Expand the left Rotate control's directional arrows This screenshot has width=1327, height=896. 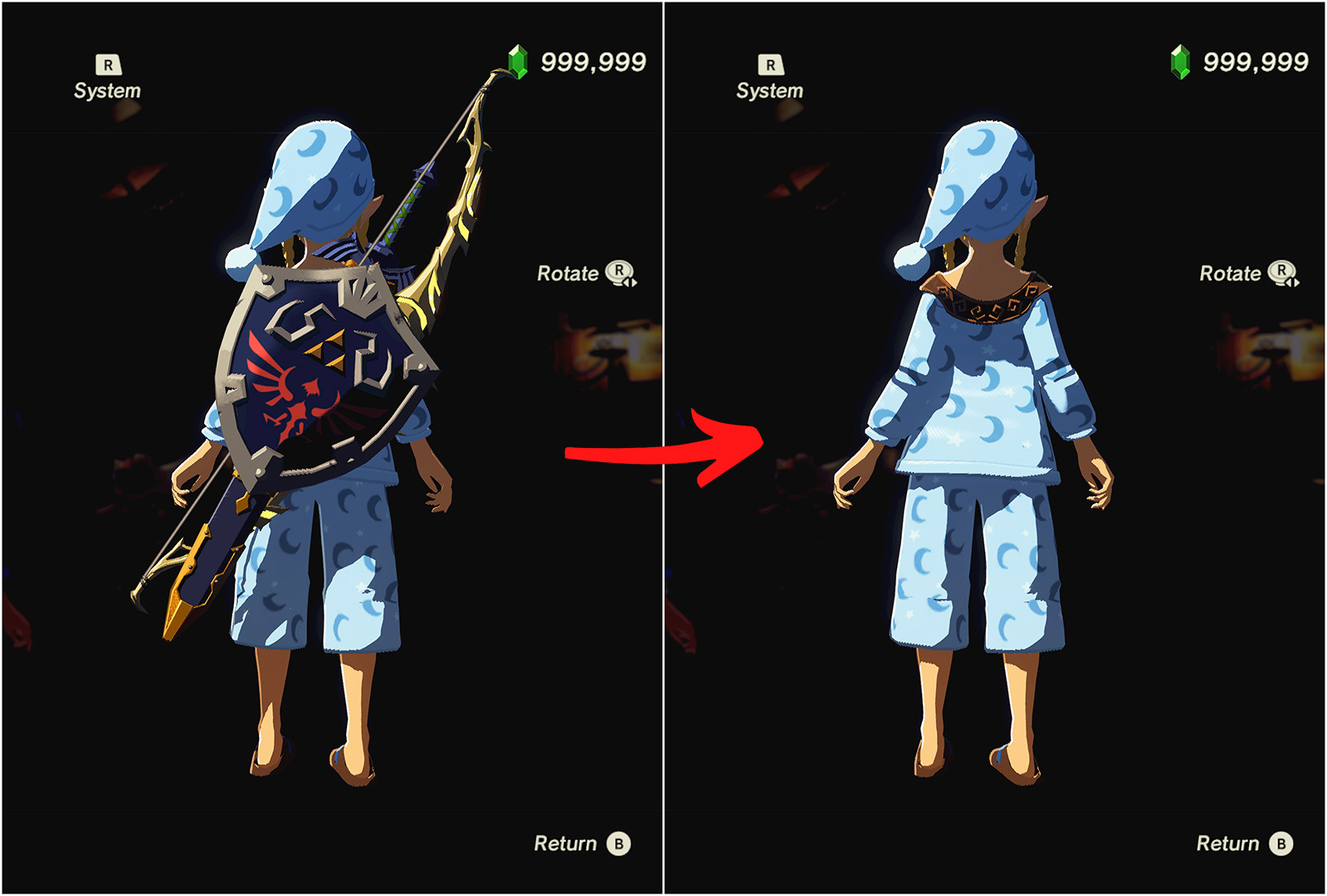click(x=631, y=282)
